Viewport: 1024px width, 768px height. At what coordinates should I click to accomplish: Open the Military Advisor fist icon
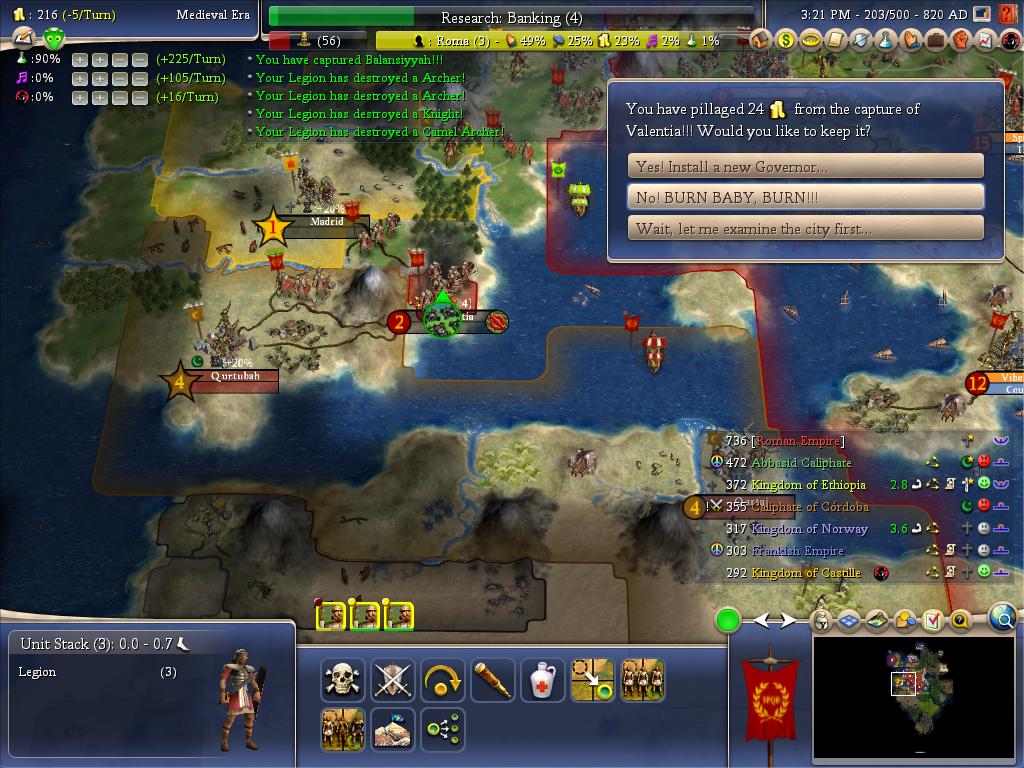[961, 40]
